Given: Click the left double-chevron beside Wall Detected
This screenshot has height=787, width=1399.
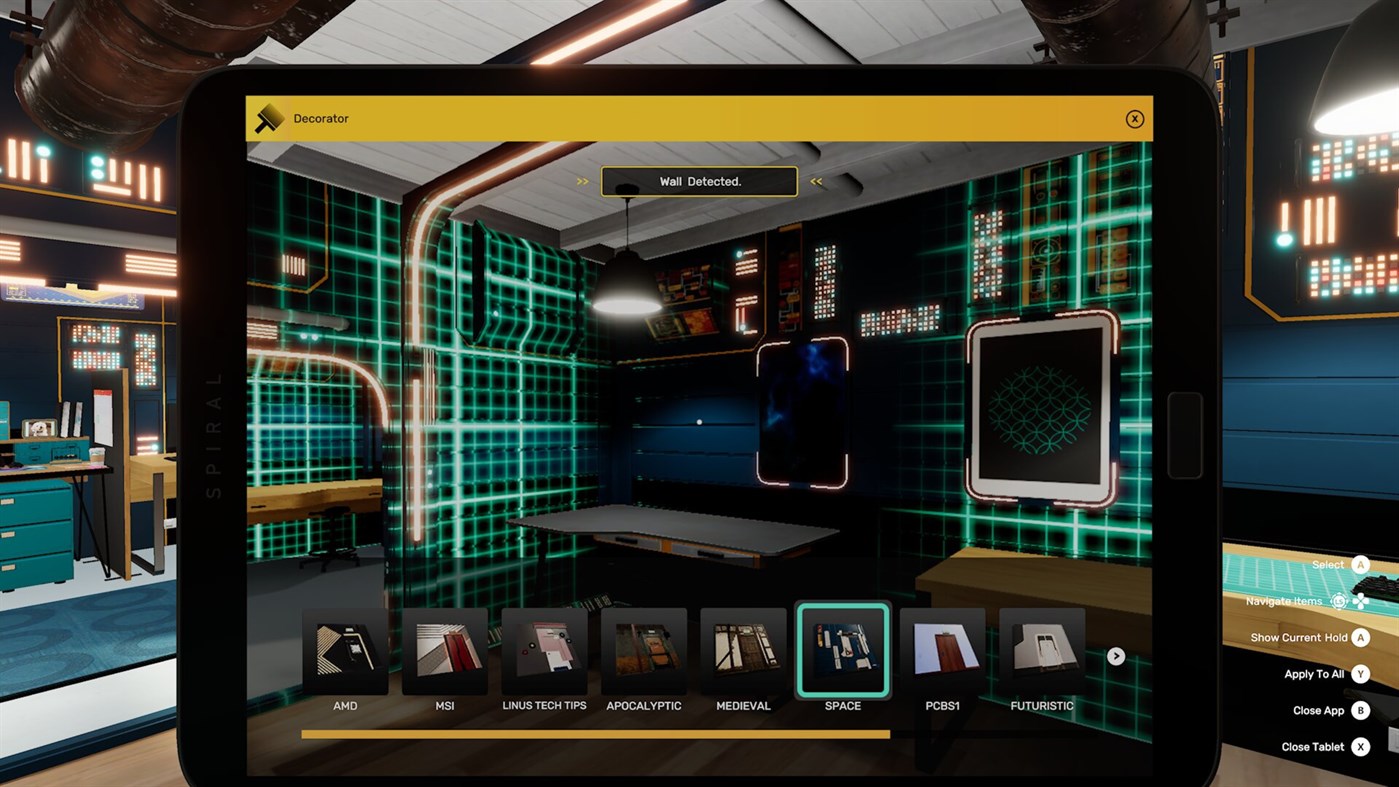Looking at the screenshot, I should (x=582, y=181).
